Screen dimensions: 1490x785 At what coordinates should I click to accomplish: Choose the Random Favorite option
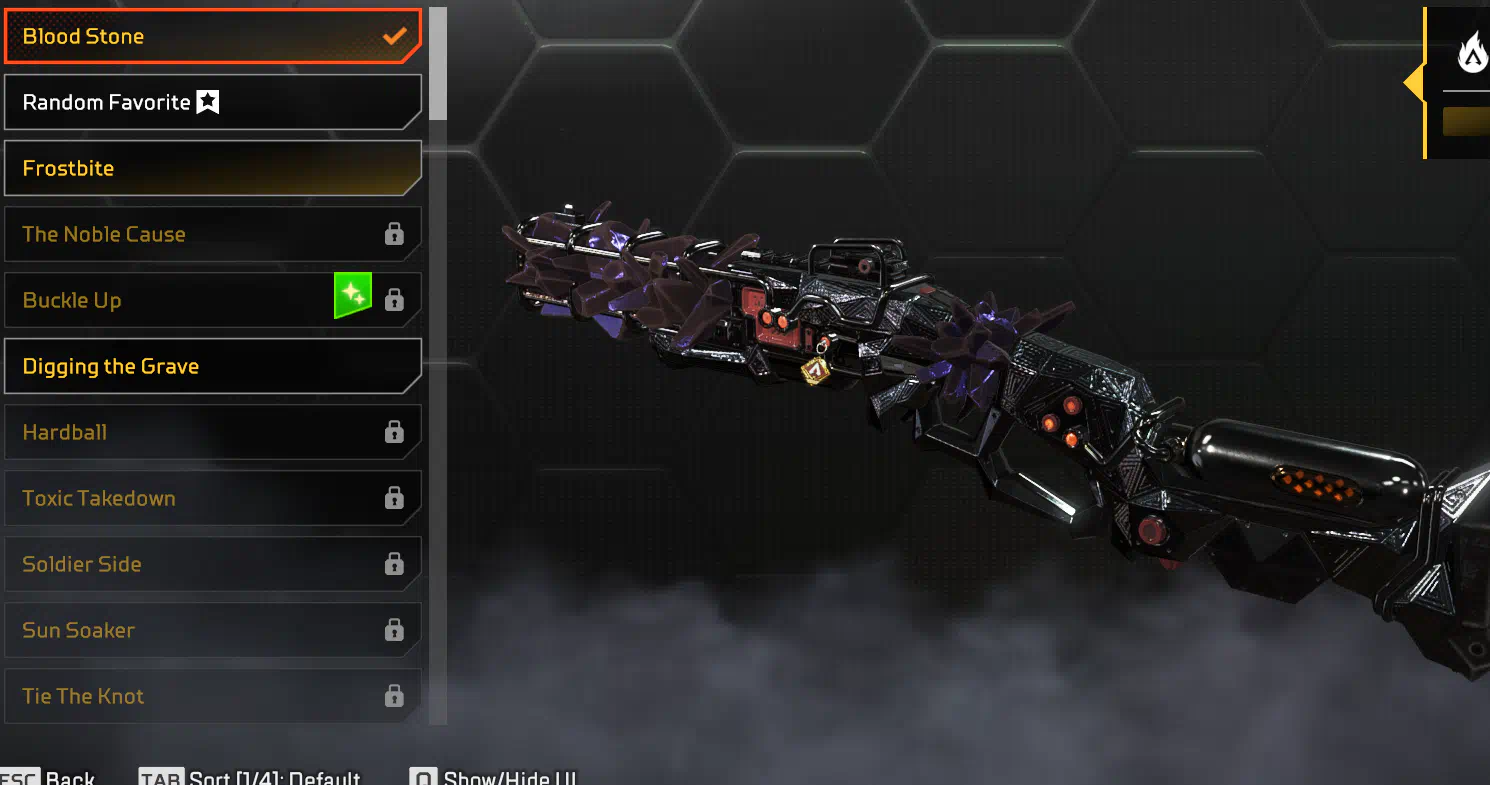click(212, 102)
